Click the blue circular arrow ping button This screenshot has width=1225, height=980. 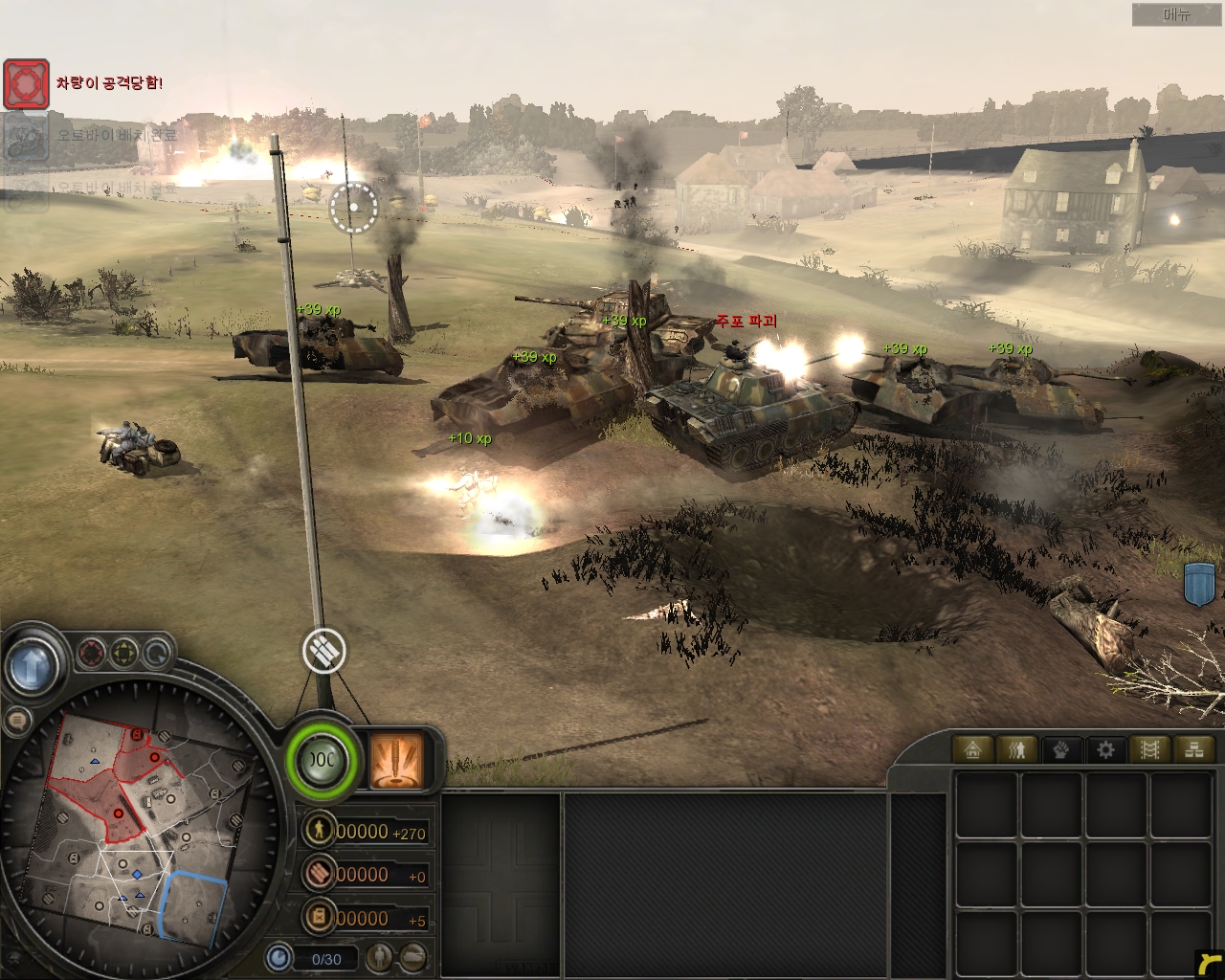click(156, 655)
